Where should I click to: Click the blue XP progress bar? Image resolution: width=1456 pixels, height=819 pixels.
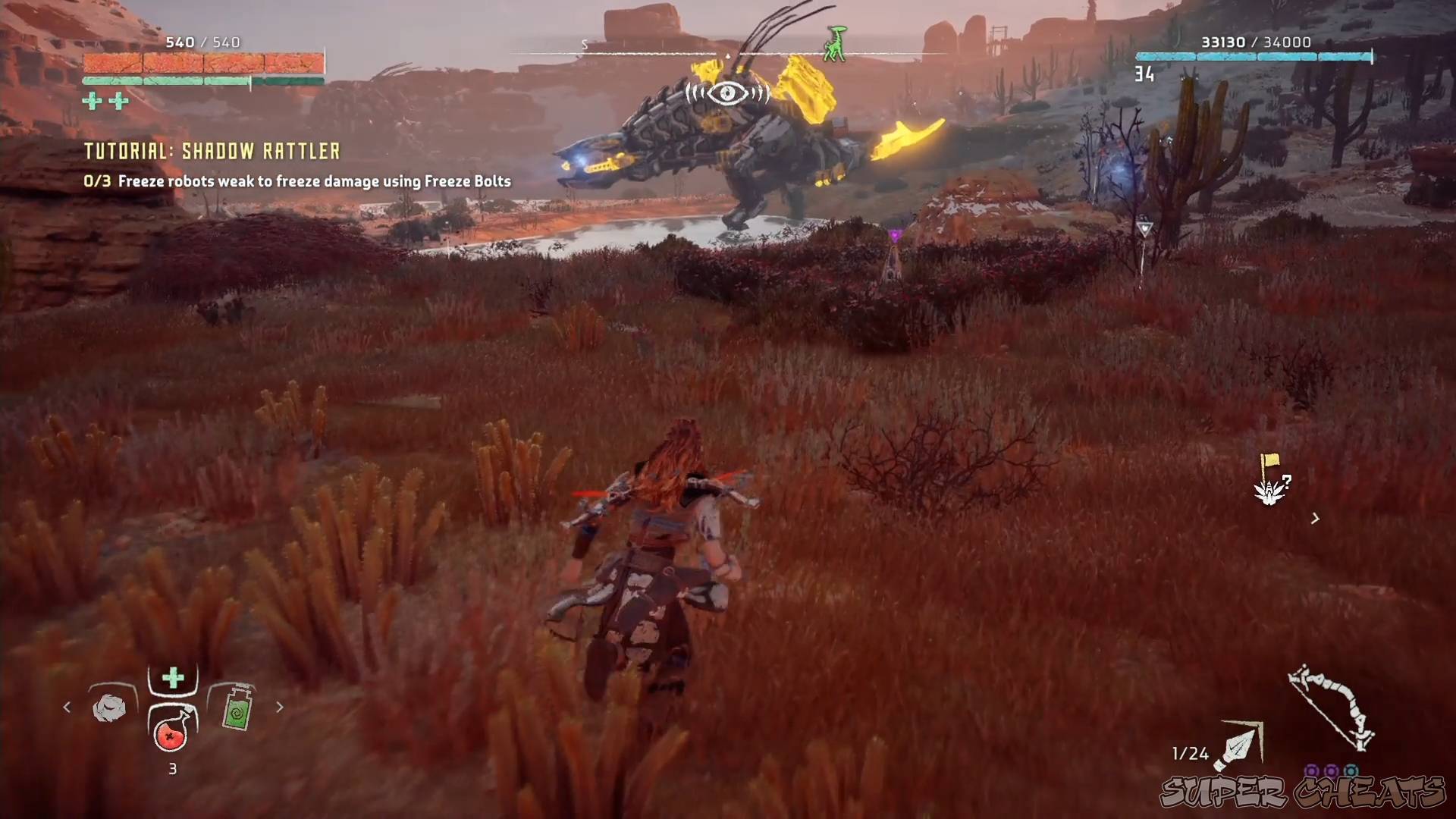tap(1255, 55)
